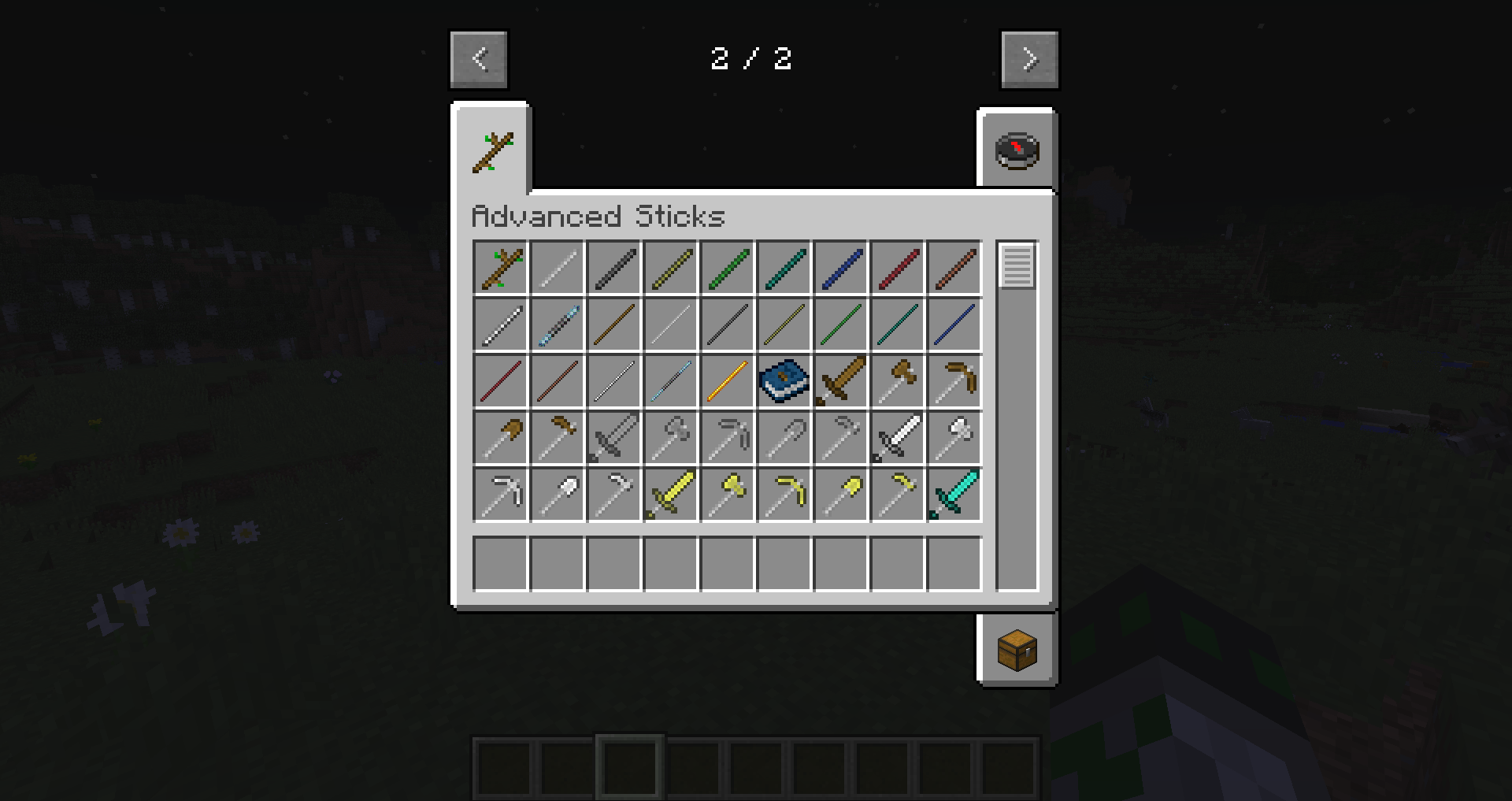
Task: Grab the wooden axe
Action: coord(898,381)
